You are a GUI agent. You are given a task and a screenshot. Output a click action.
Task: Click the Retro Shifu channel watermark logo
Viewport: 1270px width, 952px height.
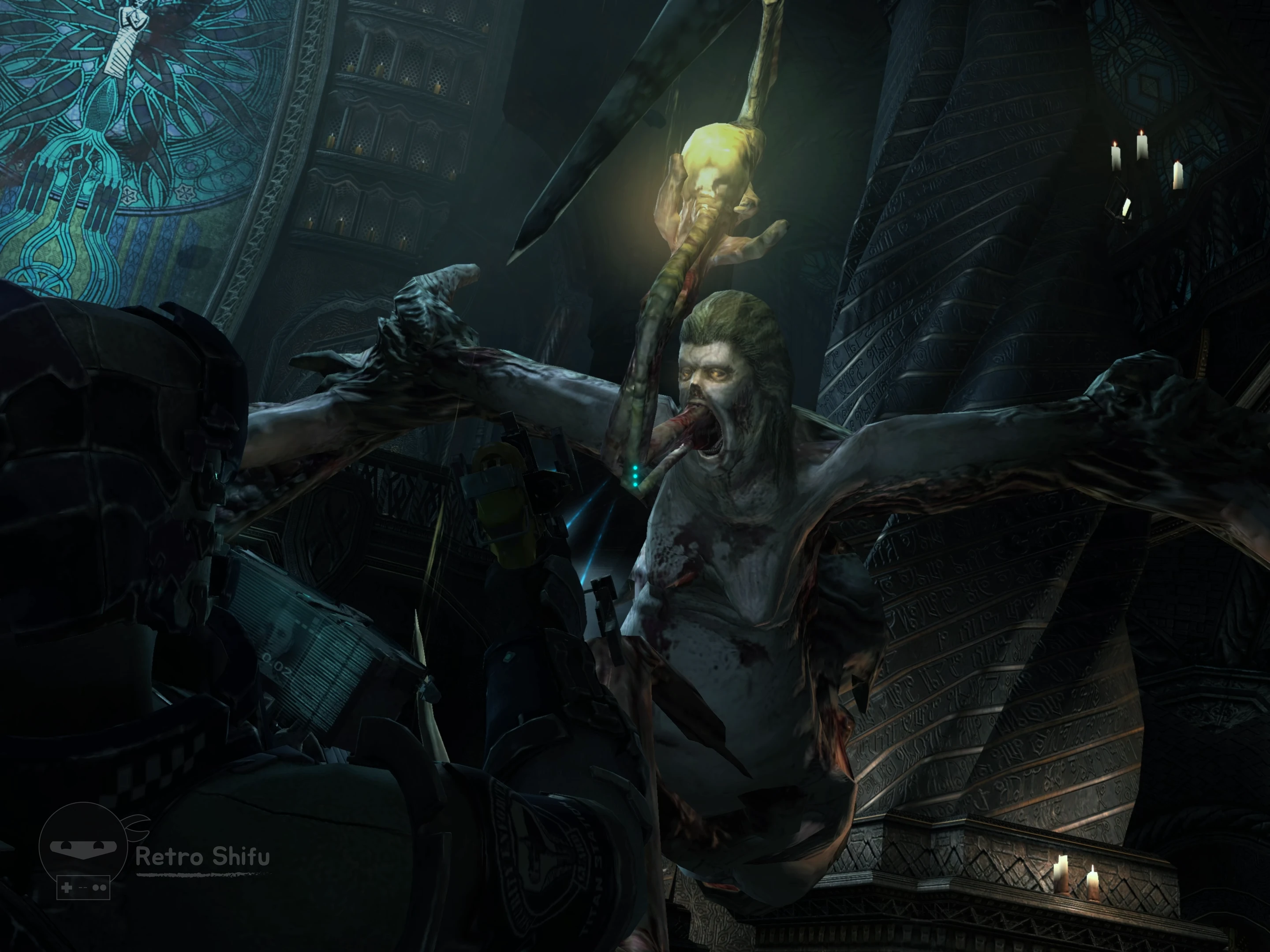(x=84, y=850)
